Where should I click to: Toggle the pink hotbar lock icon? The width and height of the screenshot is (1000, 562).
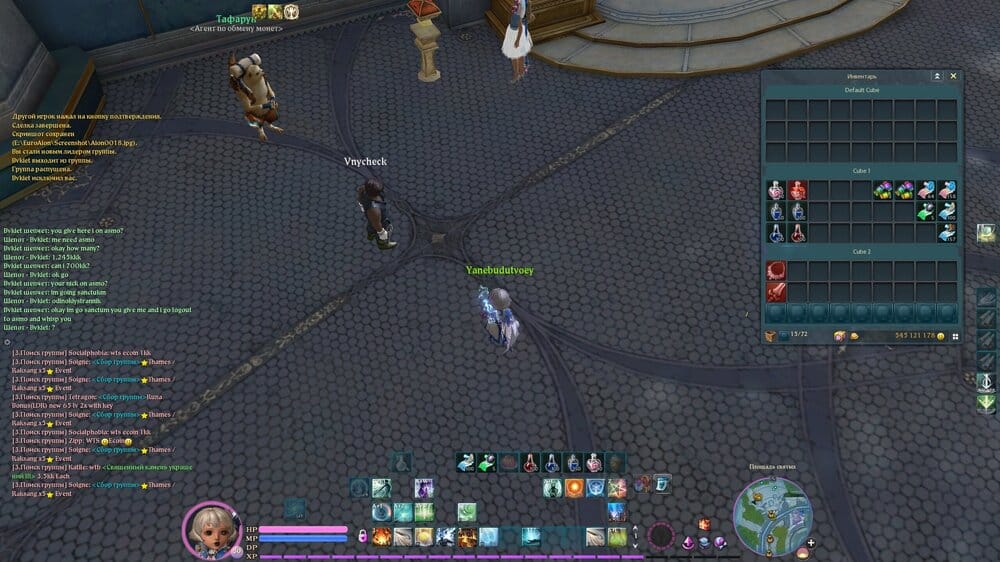363,537
